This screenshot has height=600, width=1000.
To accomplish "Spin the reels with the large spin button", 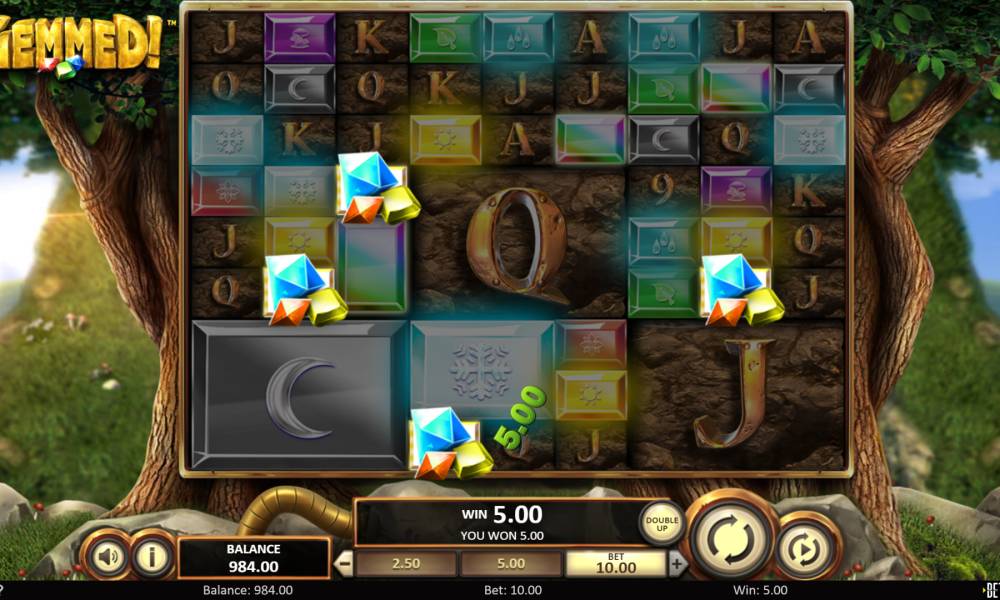I will pos(733,538).
